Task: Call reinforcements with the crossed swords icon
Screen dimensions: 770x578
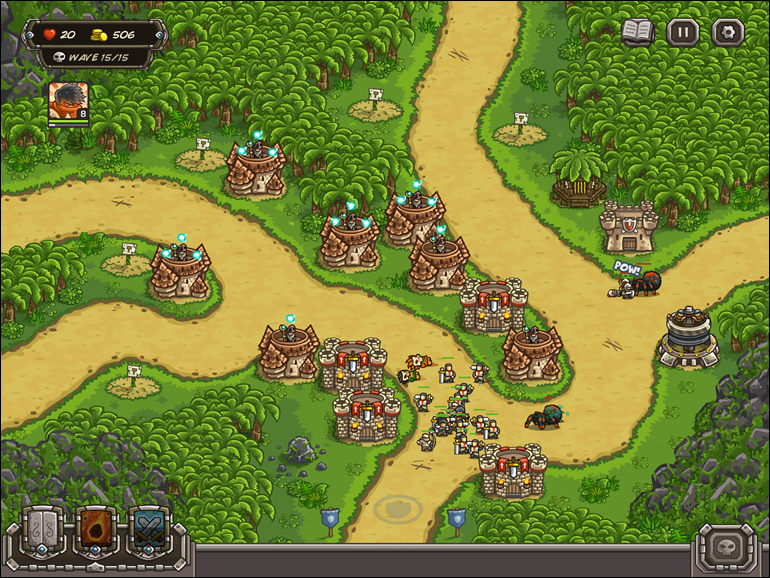Action: (x=149, y=527)
